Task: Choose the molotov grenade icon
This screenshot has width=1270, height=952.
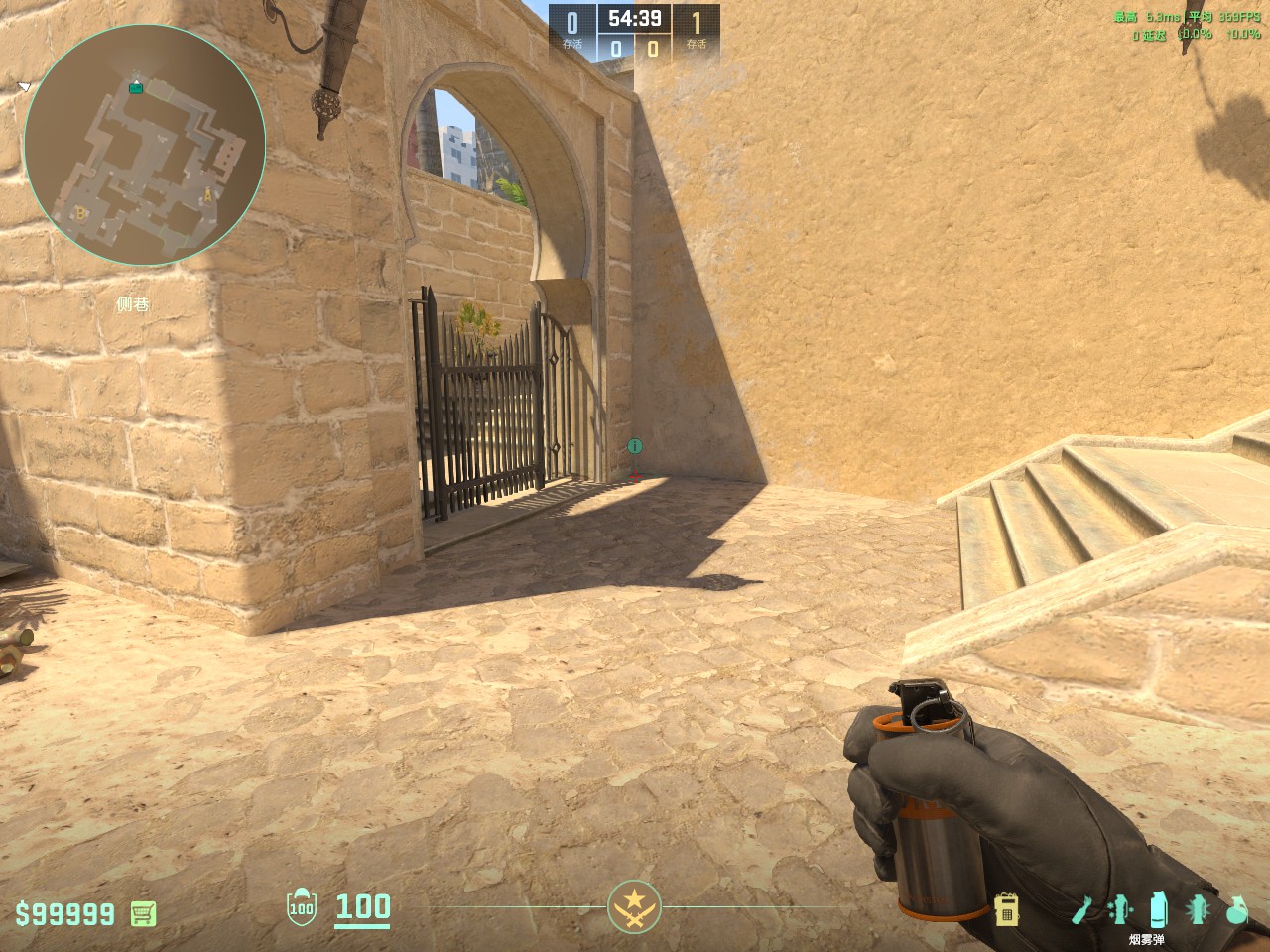Action: tap(1082, 909)
